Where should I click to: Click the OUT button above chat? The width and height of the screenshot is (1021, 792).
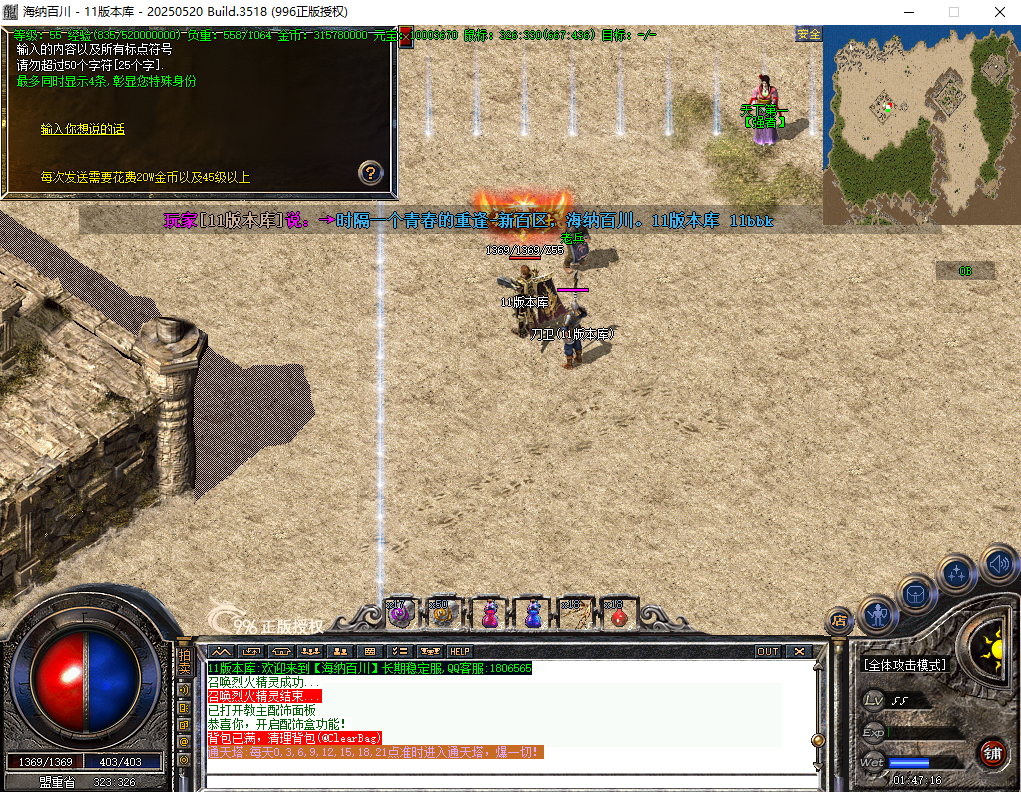point(767,651)
